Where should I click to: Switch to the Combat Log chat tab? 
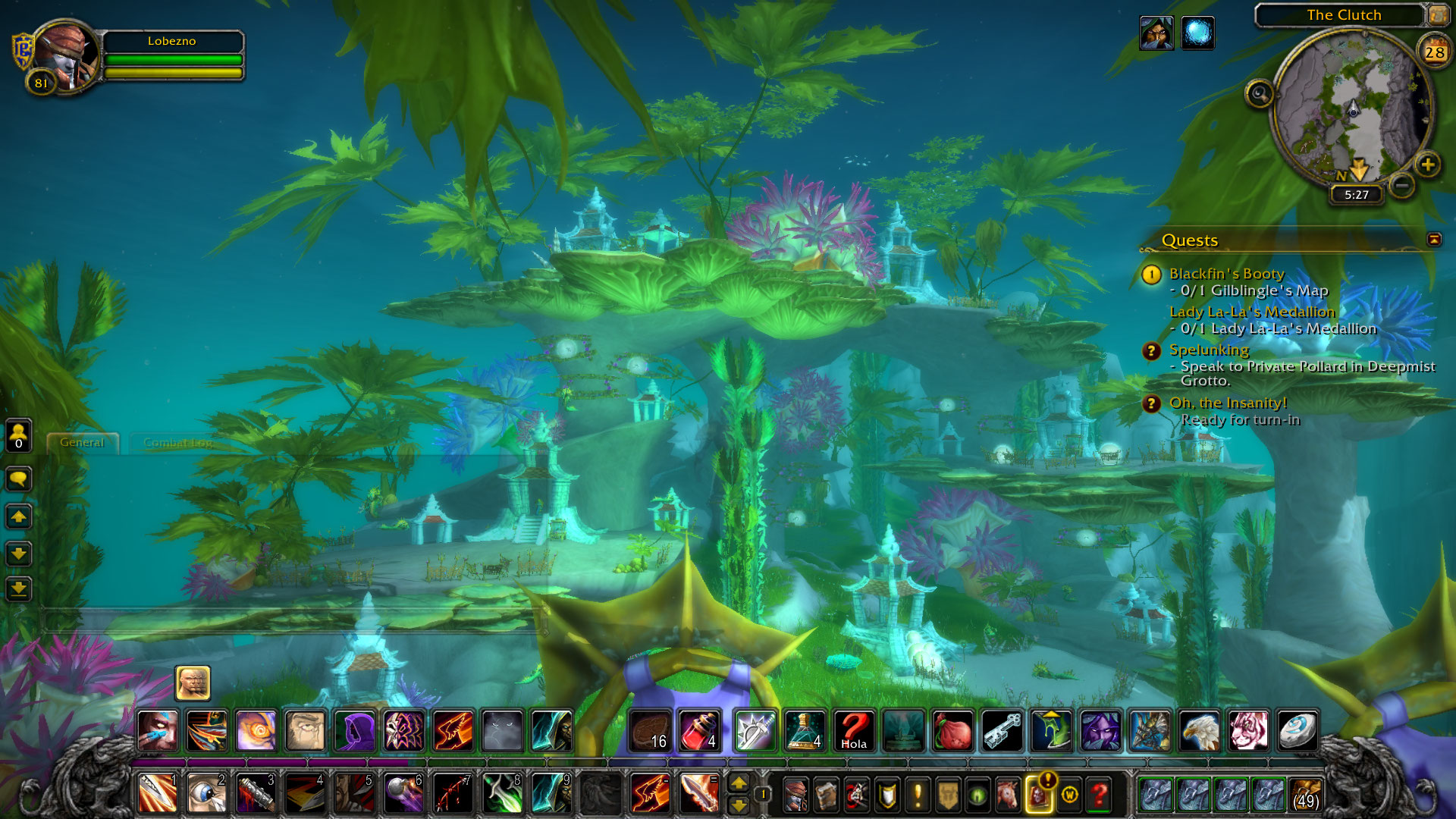tap(177, 443)
